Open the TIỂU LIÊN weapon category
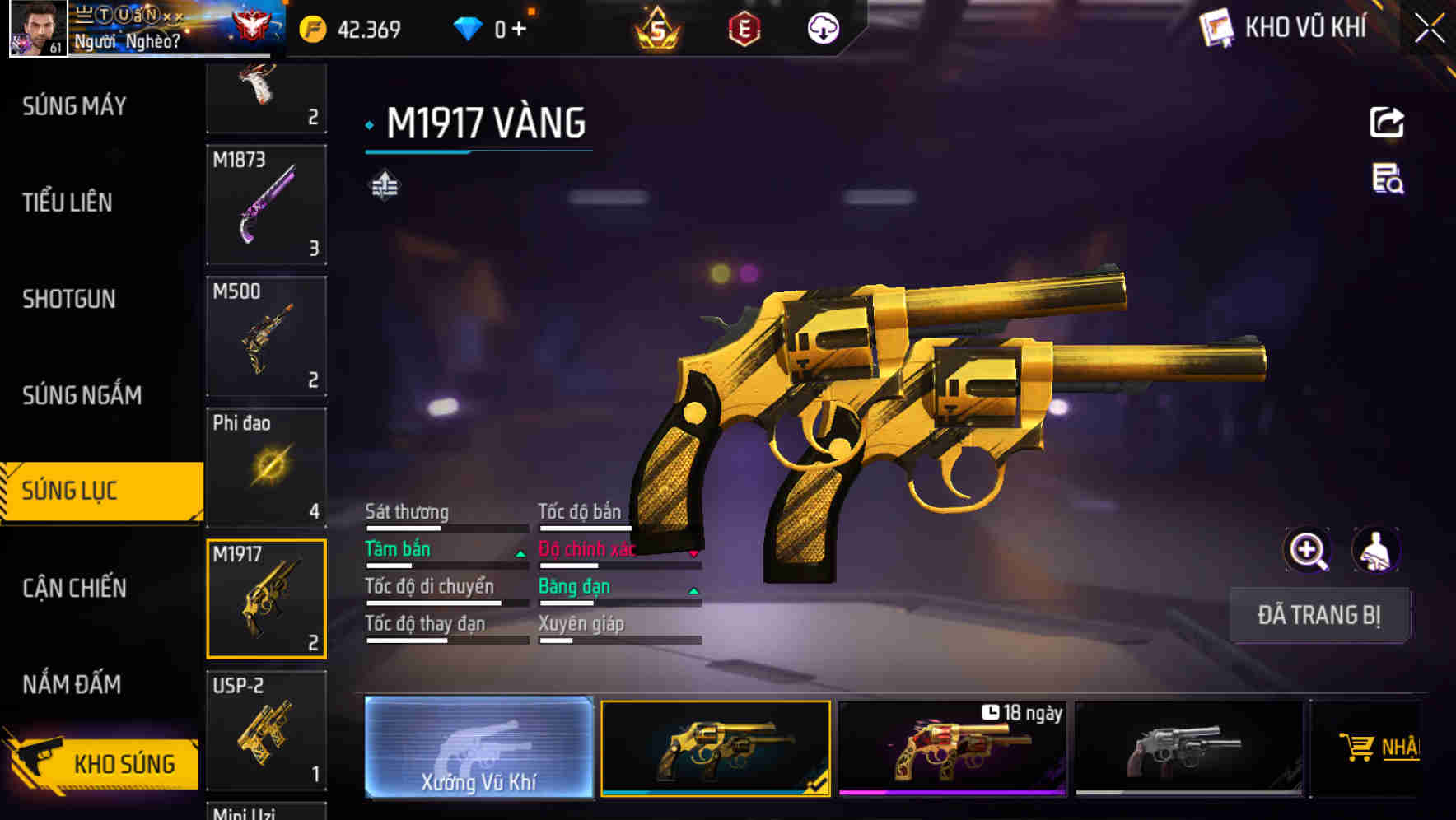This screenshot has height=820, width=1456. 68,203
